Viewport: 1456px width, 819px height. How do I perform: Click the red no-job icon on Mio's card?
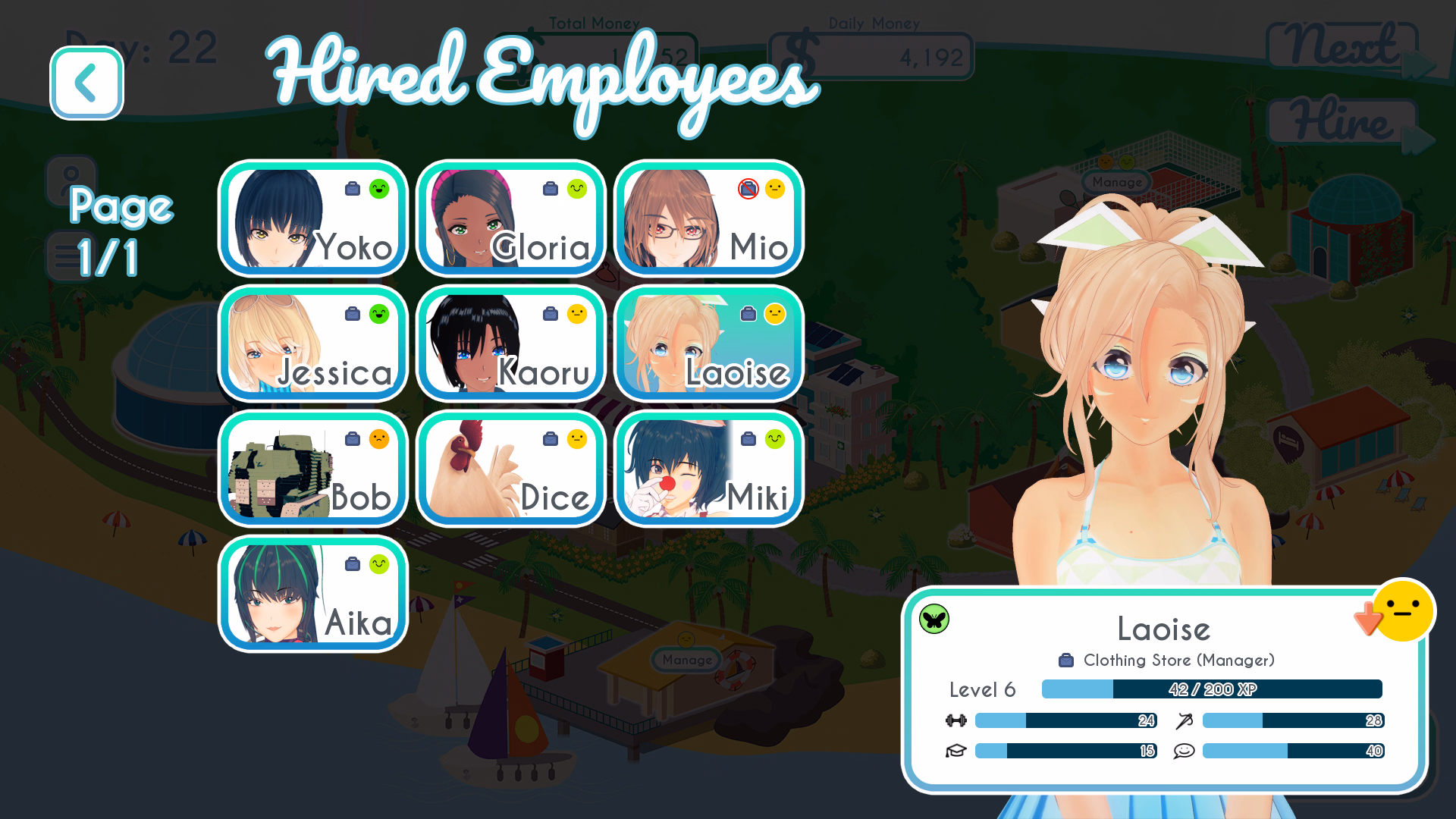pyautogui.click(x=747, y=190)
